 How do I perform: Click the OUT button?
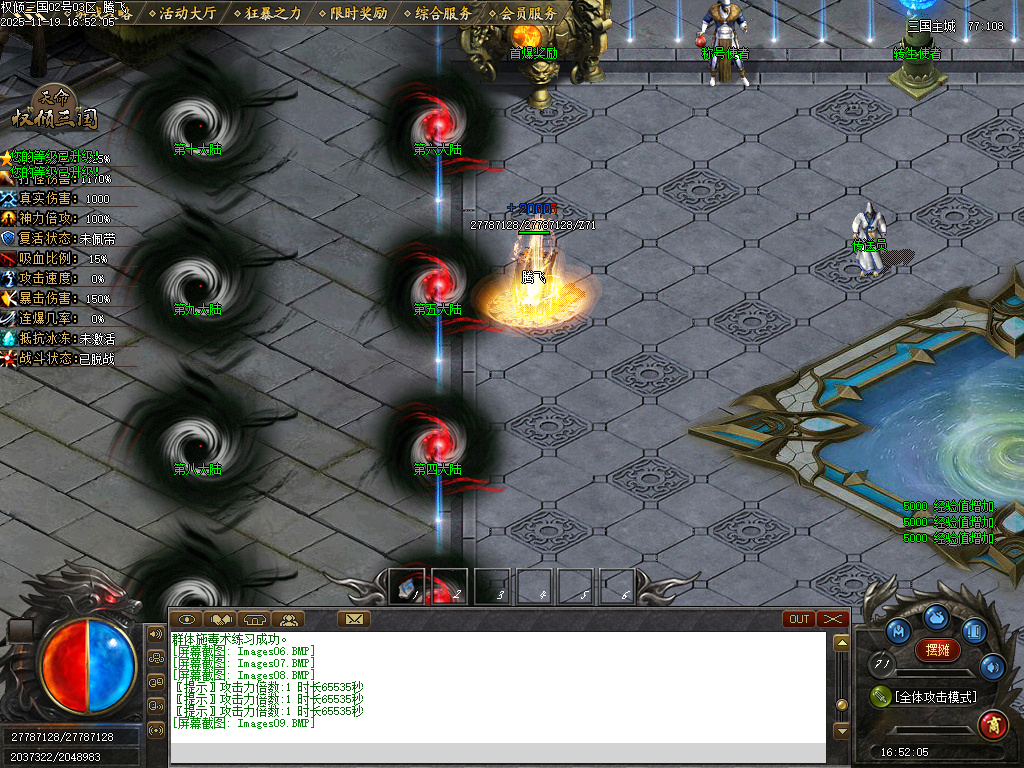(x=800, y=619)
